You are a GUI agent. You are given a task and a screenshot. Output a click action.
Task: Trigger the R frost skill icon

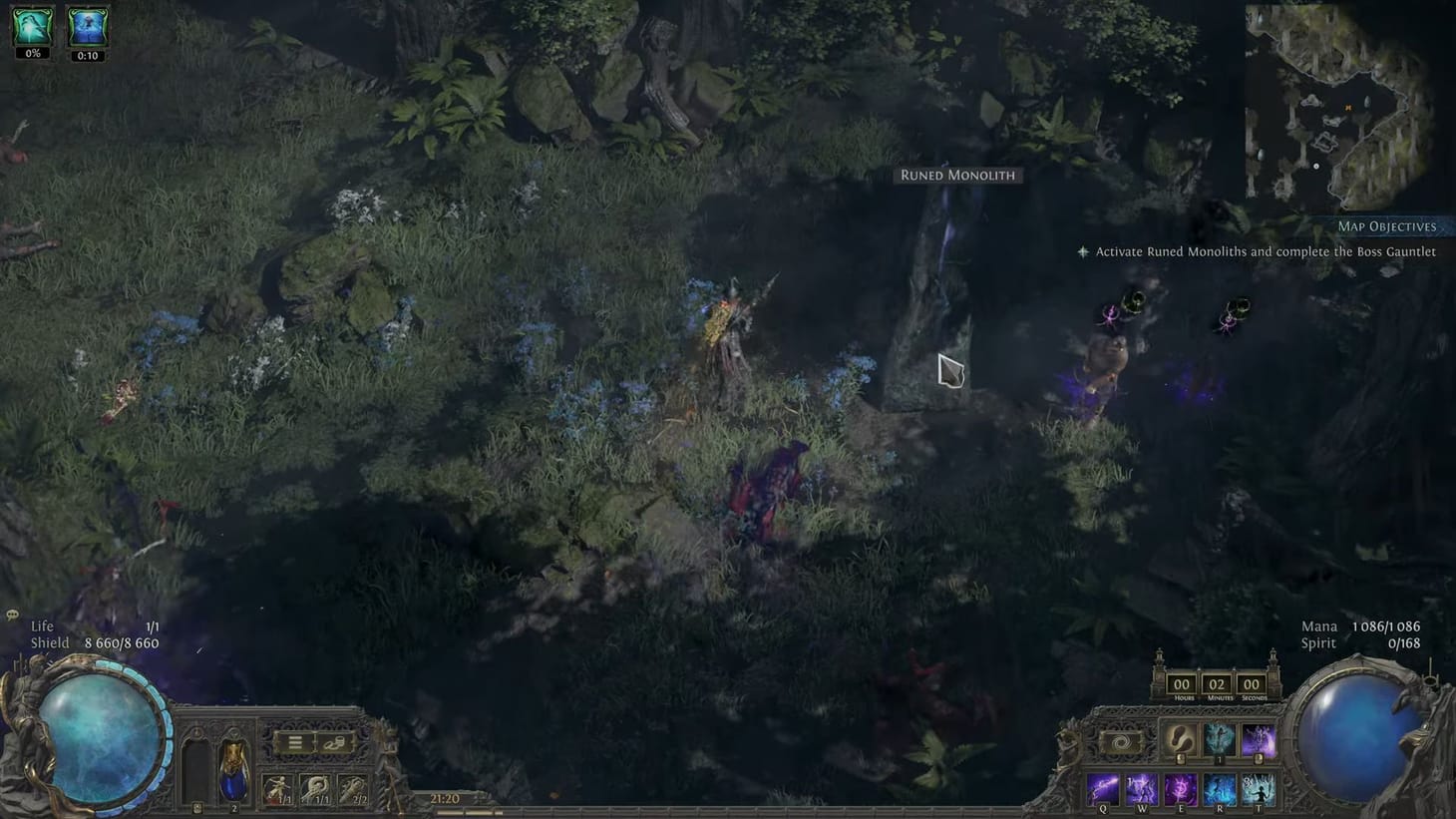point(1220,790)
